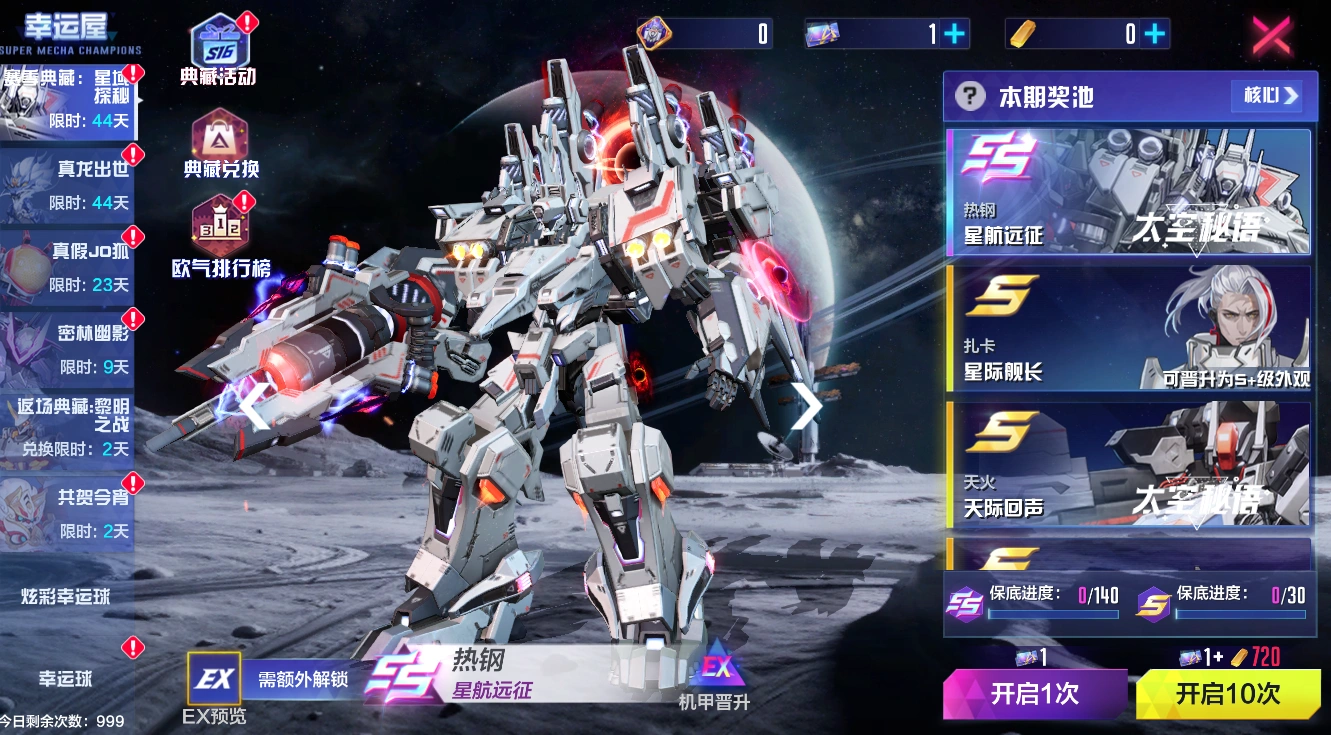Open the 核心 core pool details
This screenshot has width=1331, height=735.
click(1267, 96)
